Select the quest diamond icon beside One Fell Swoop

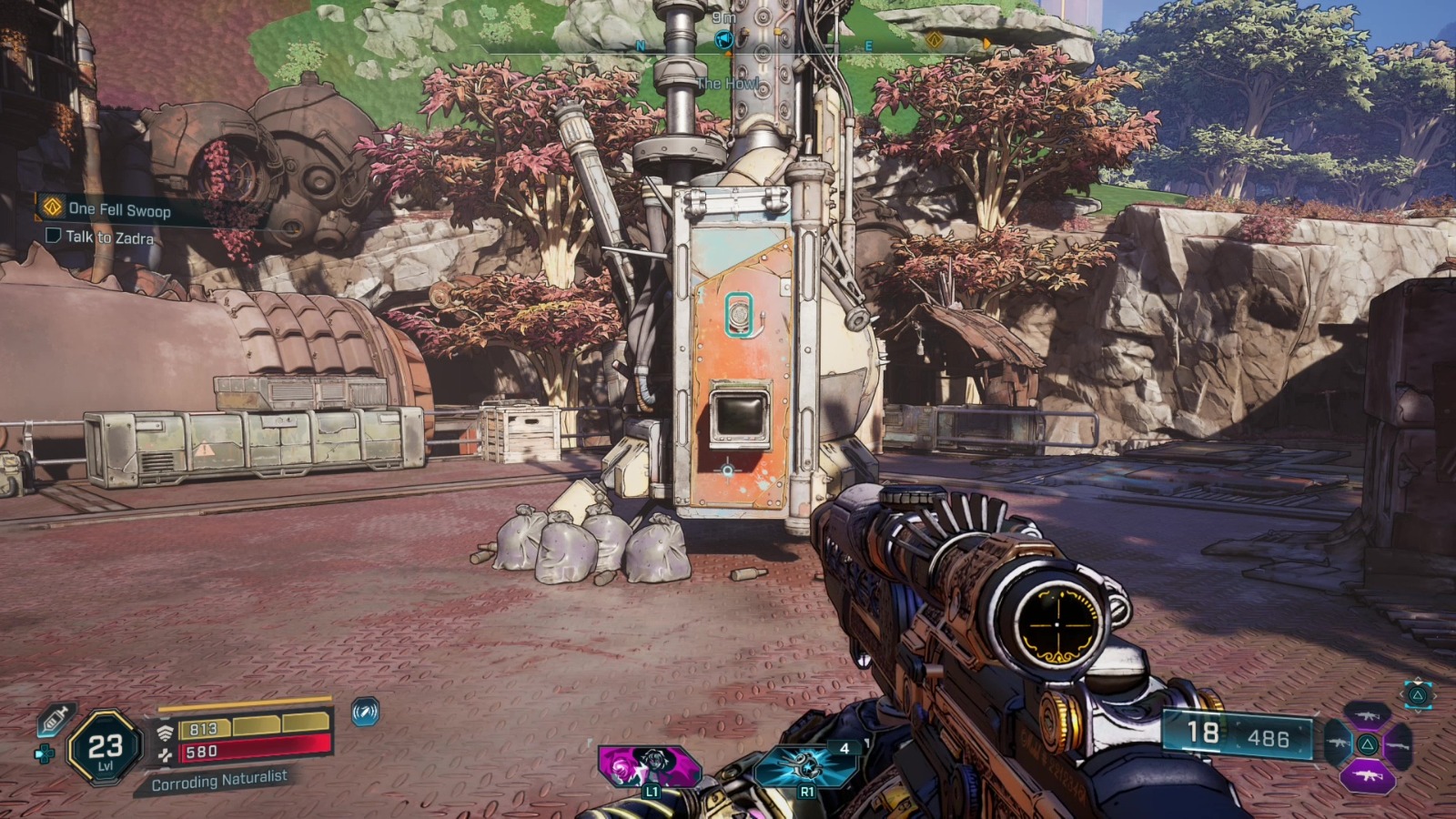click(53, 207)
